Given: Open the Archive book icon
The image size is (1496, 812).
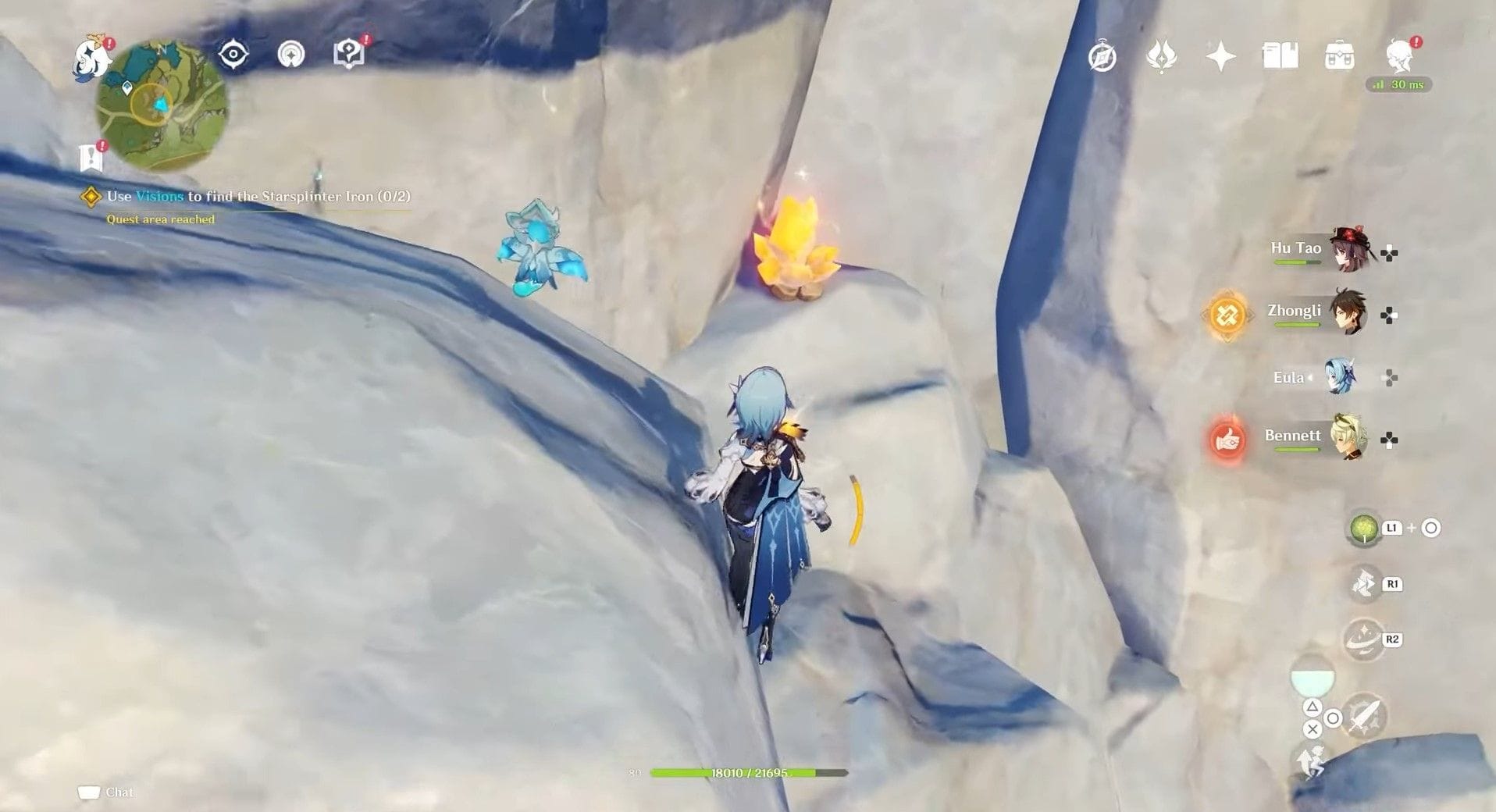Looking at the screenshot, I should [x=1282, y=57].
